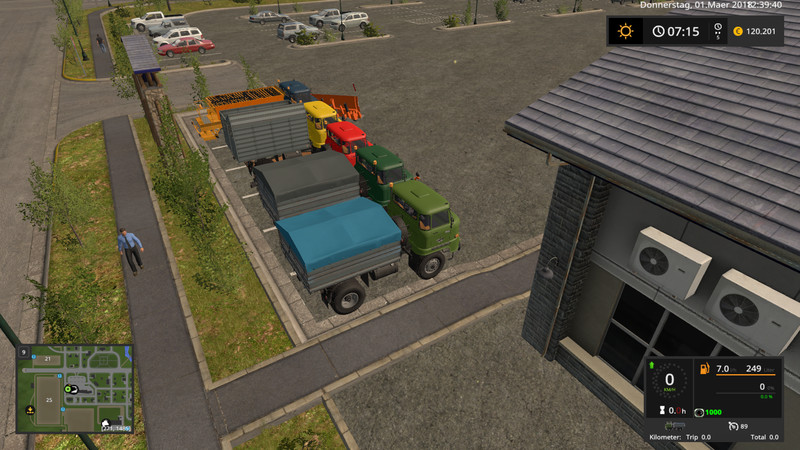Click the sunny weather forecast icon
Image resolution: width=800 pixels, height=450 pixels.
pyautogui.click(x=626, y=31)
